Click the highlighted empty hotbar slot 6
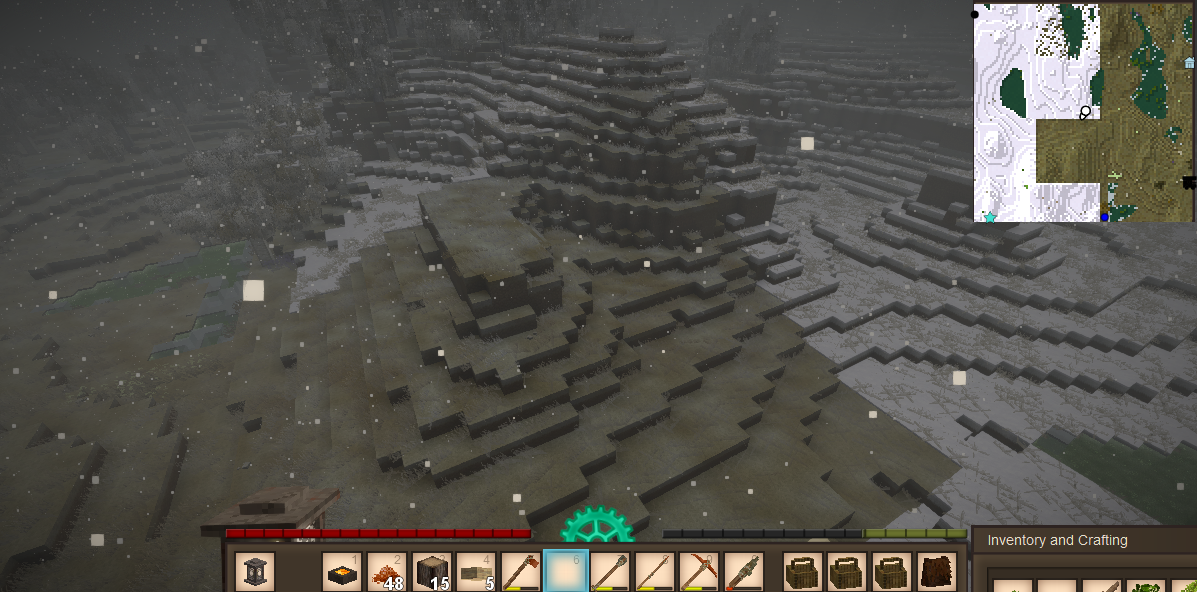This screenshot has height=592, width=1197. [x=566, y=572]
